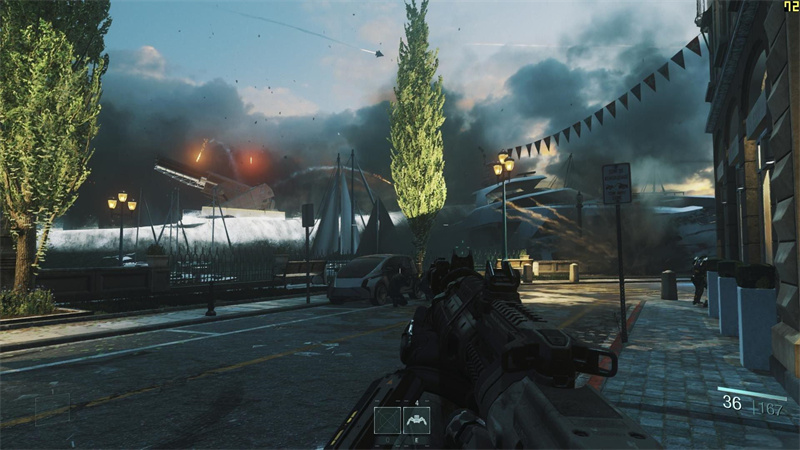Select the empty crossed-out equipment slot
The height and width of the screenshot is (450, 800).
pos(387,420)
